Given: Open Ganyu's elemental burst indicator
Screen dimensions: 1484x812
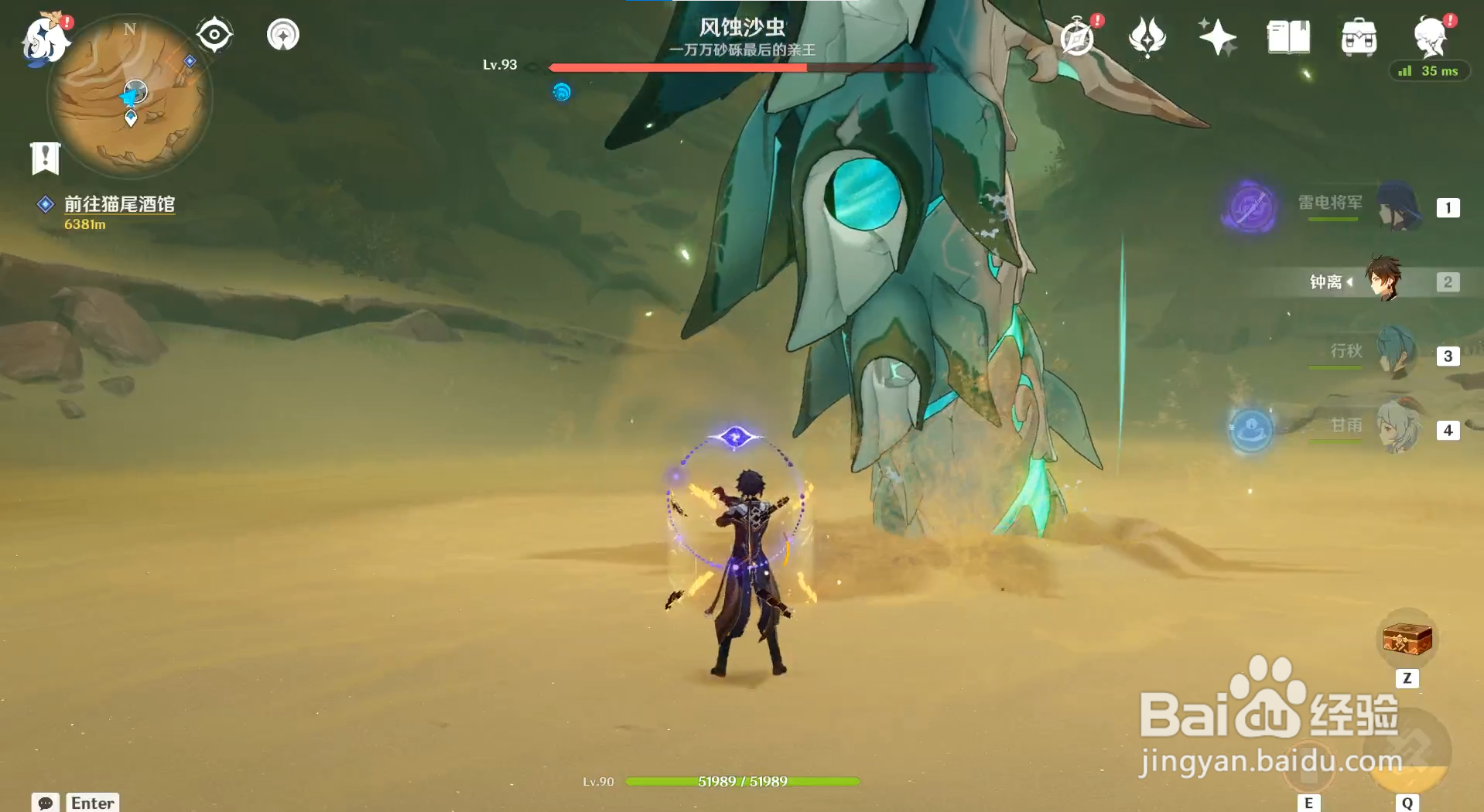Looking at the screenshot, I should [x=1252, y=431].
